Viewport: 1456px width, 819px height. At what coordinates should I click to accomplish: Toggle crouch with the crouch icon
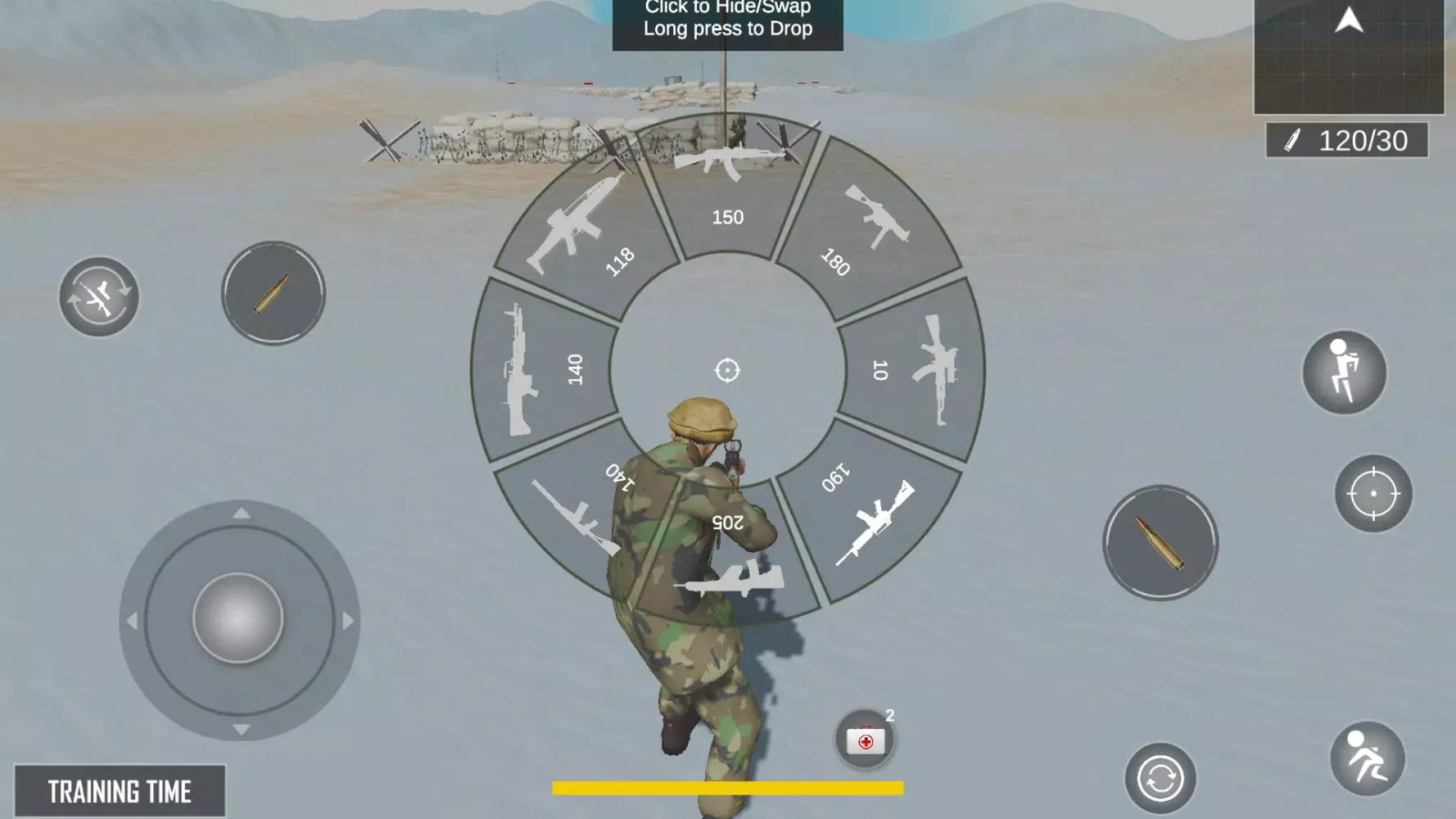[1343, 373]
